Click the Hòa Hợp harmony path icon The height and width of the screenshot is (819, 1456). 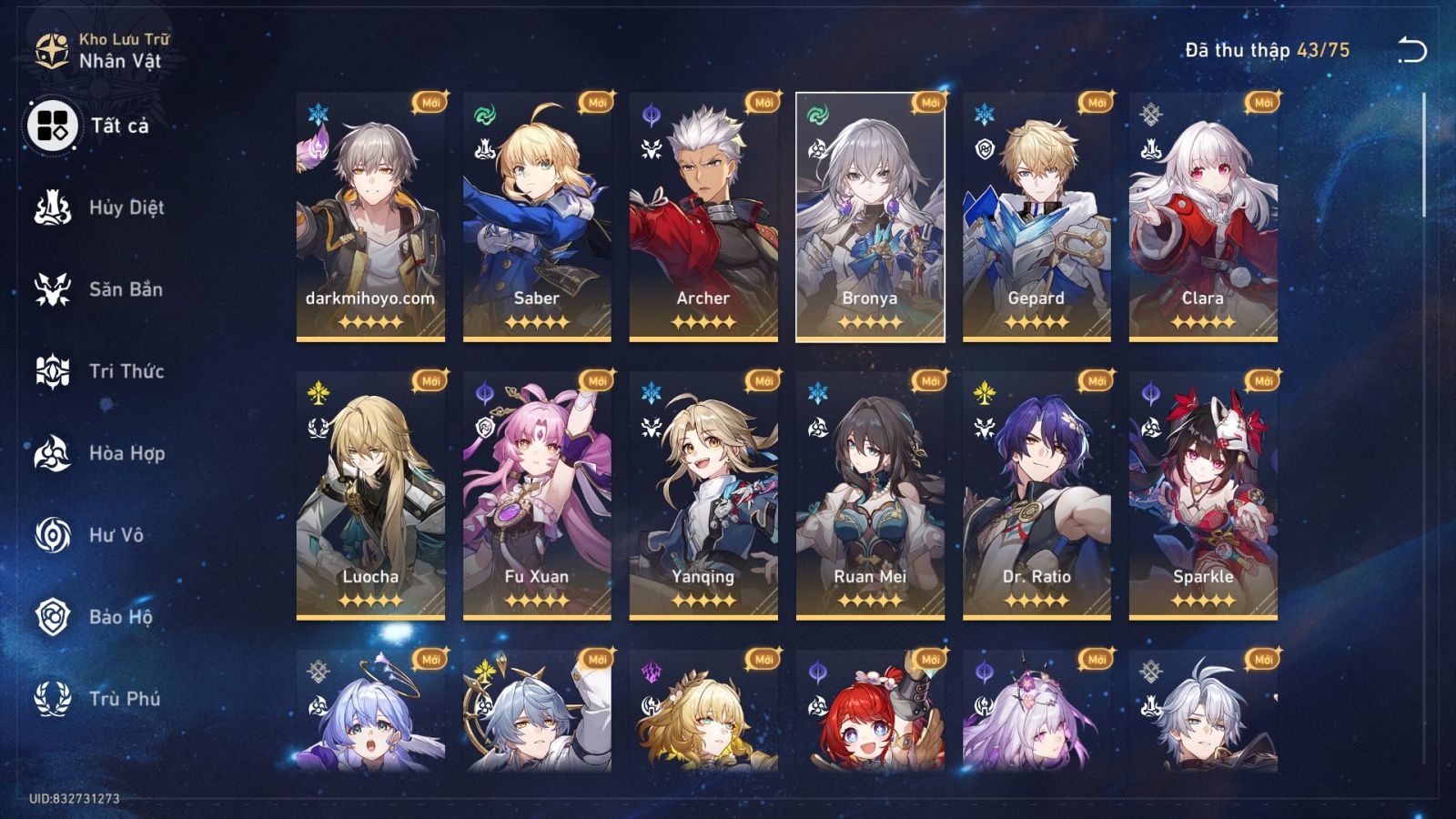(55, 453)
